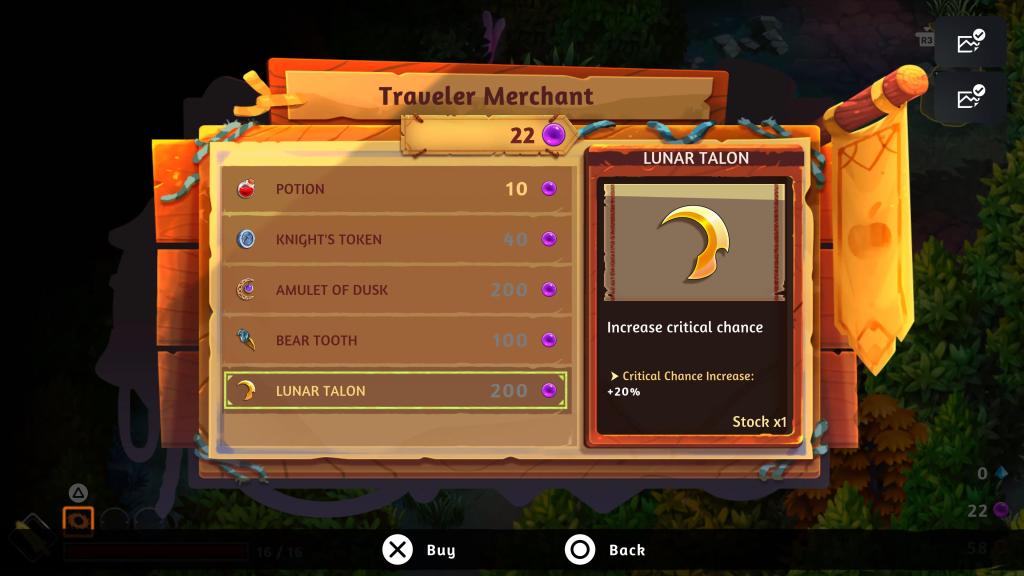This screenshot has height=576, width=1024.
Task: Click the upper overlay chart icon button
Action: pyautogui.click(x=970, y=42)
